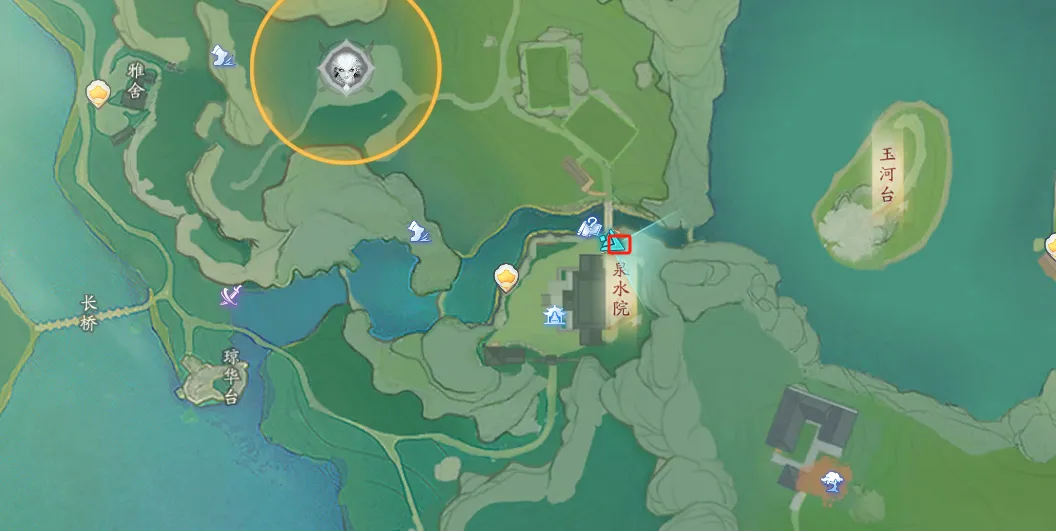The width and height of the screenshot is (1056, 531).
Task: Select the blue creature marker beside the small lake
Action: [419, 231]
